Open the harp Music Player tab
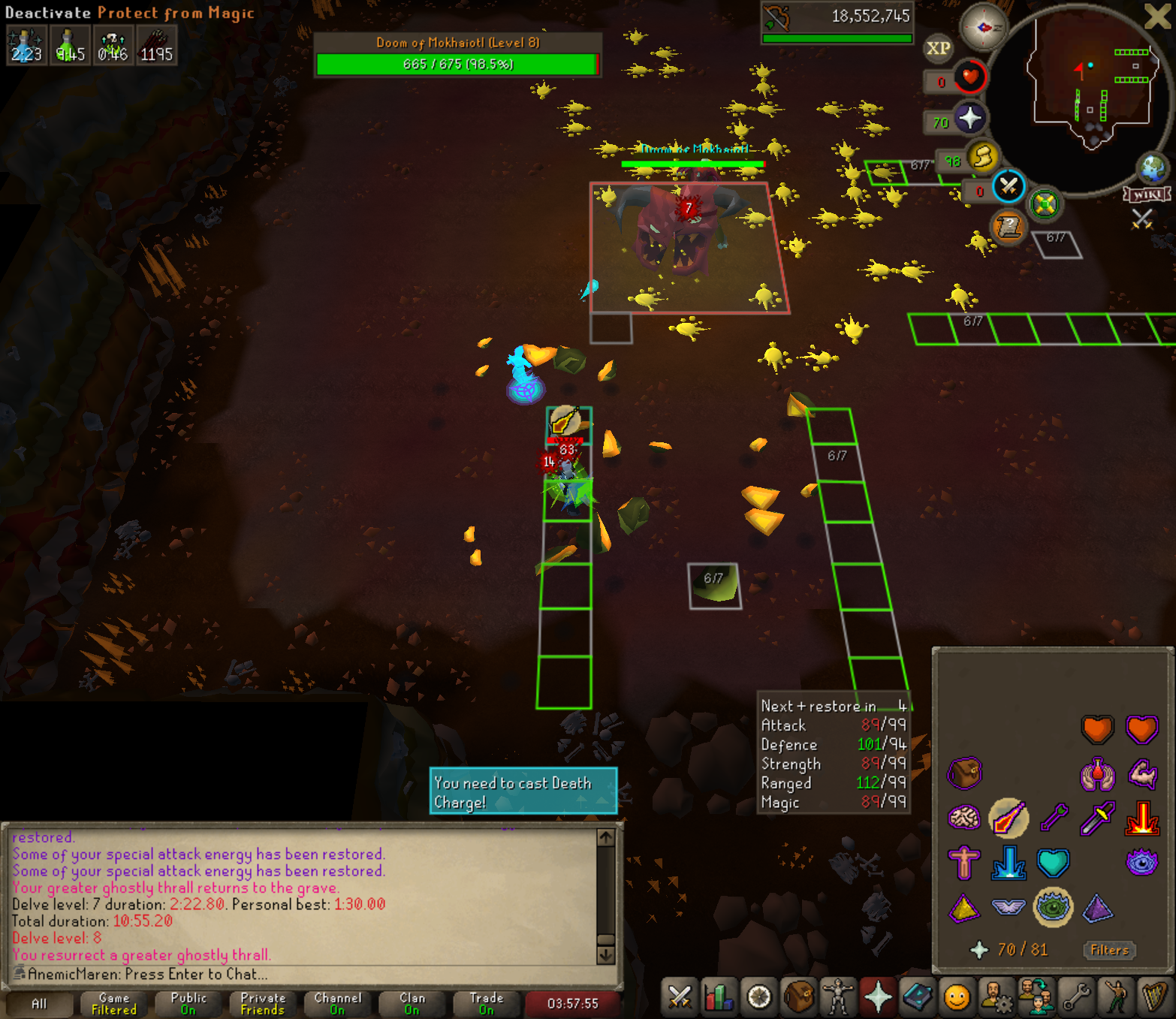 coord(1153,997)
